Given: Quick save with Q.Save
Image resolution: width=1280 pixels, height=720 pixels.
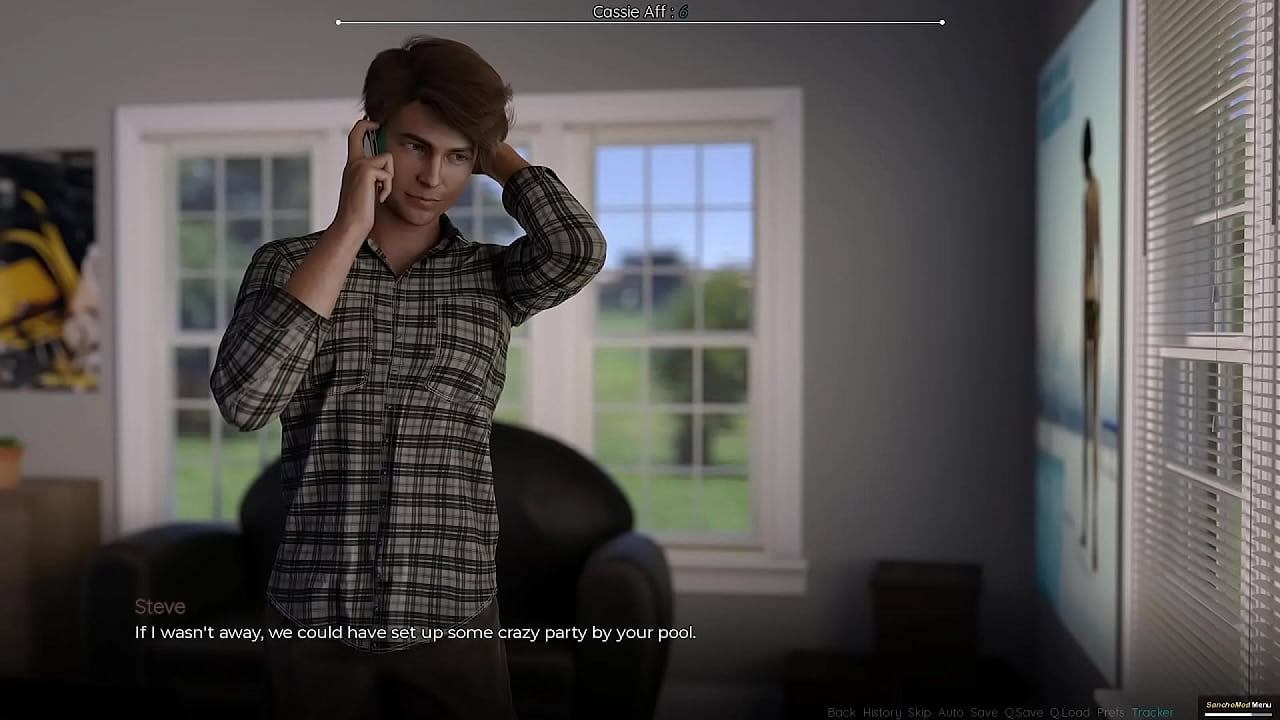Looking at the screenshot, I should (x=1023, y=712).
